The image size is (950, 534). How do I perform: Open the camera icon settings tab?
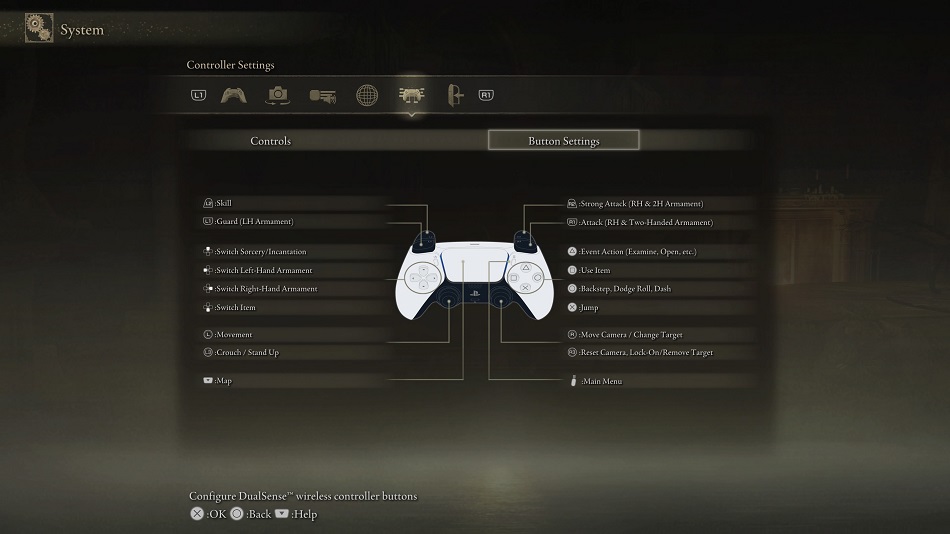pyautogui.click(x=277, y=95)
